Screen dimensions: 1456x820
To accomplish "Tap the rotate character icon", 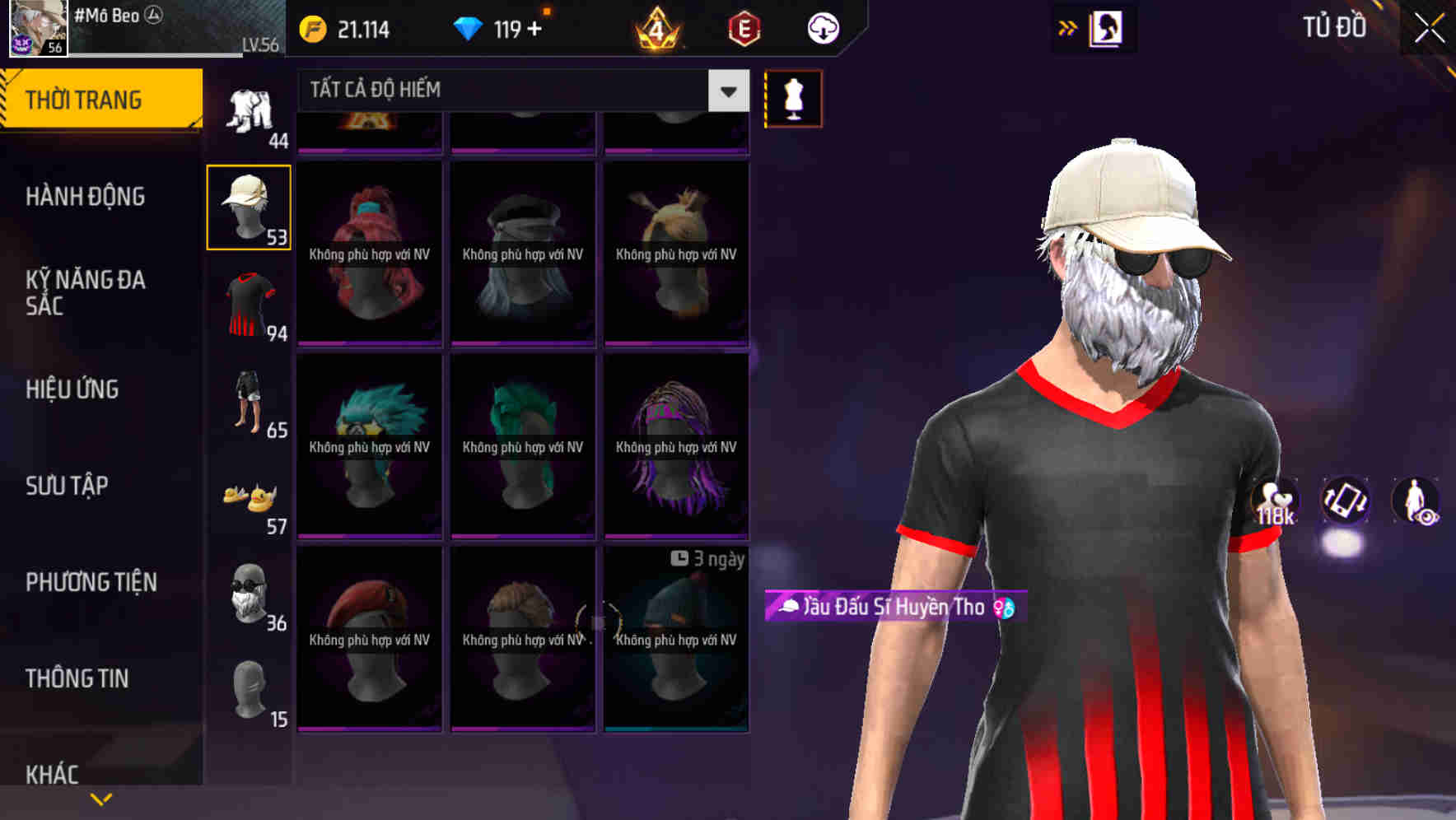I will pyautogui.click(x=1346, y=502).
